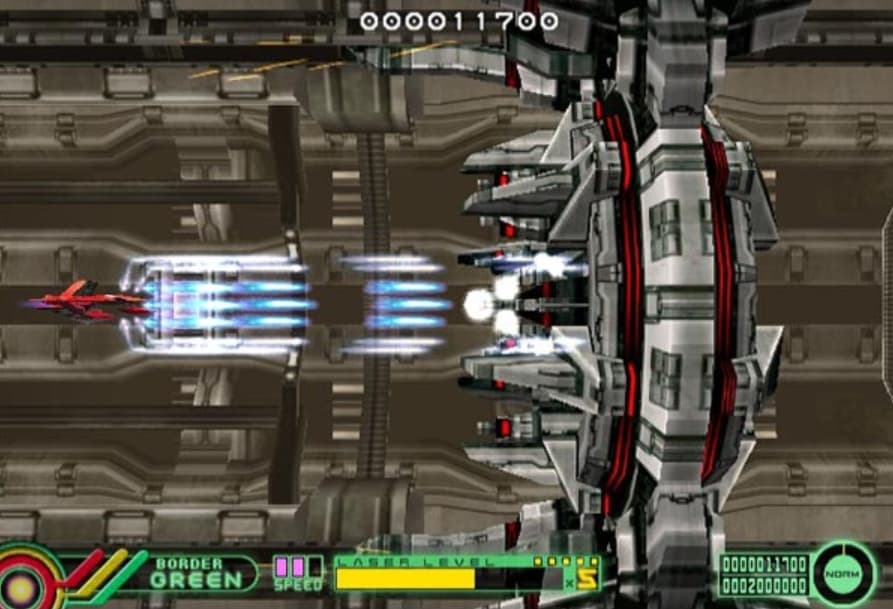Click the circular NORM emblem
This screenshot has height=609, width=893.
[842, 574]
